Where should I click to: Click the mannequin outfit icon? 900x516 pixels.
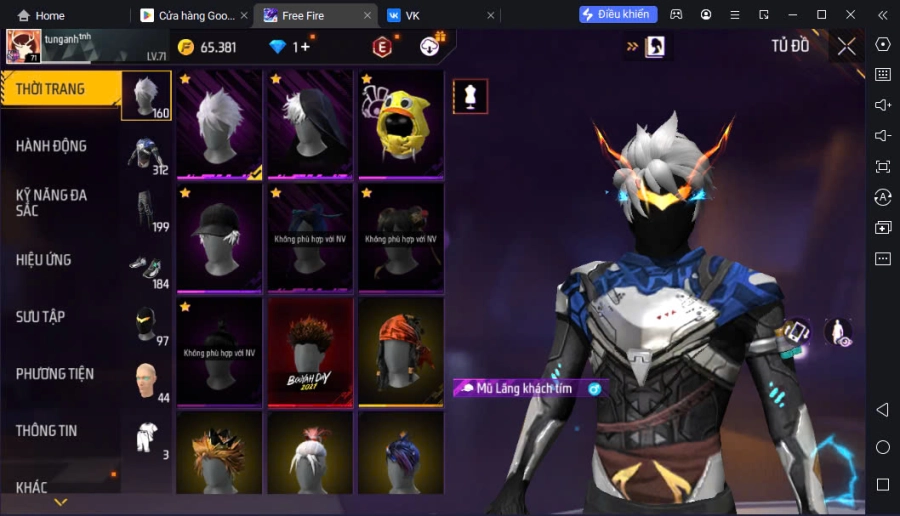(x=470, y=96)
